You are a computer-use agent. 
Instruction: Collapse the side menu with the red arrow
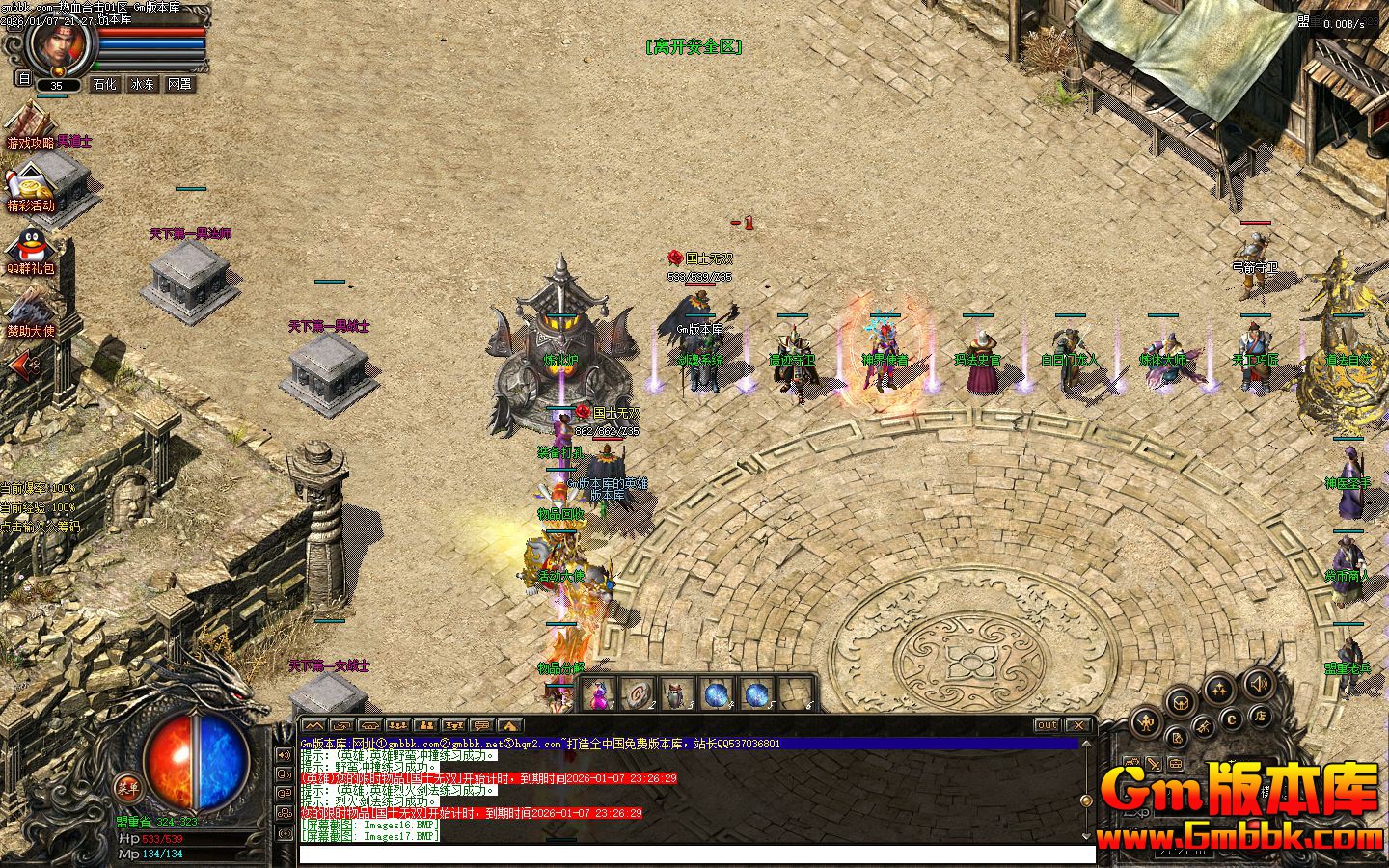pyautogui.click(x=26, y=364)
